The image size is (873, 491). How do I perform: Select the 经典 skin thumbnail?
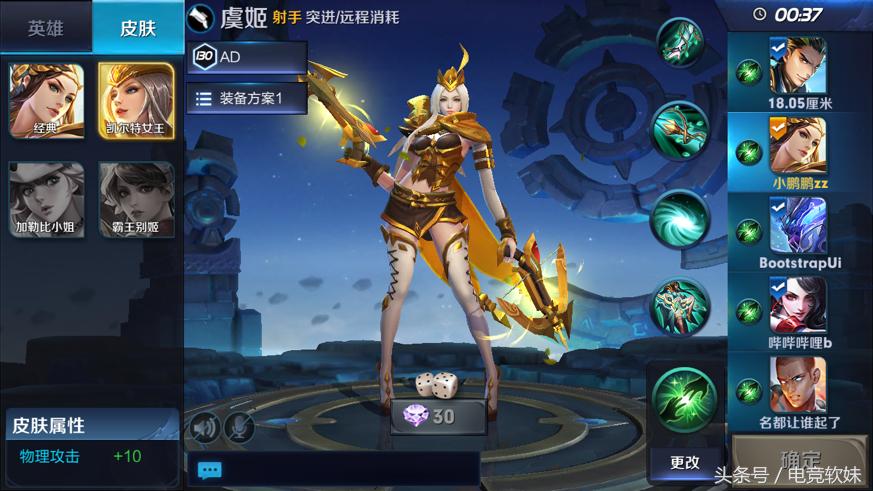point(47,101)
